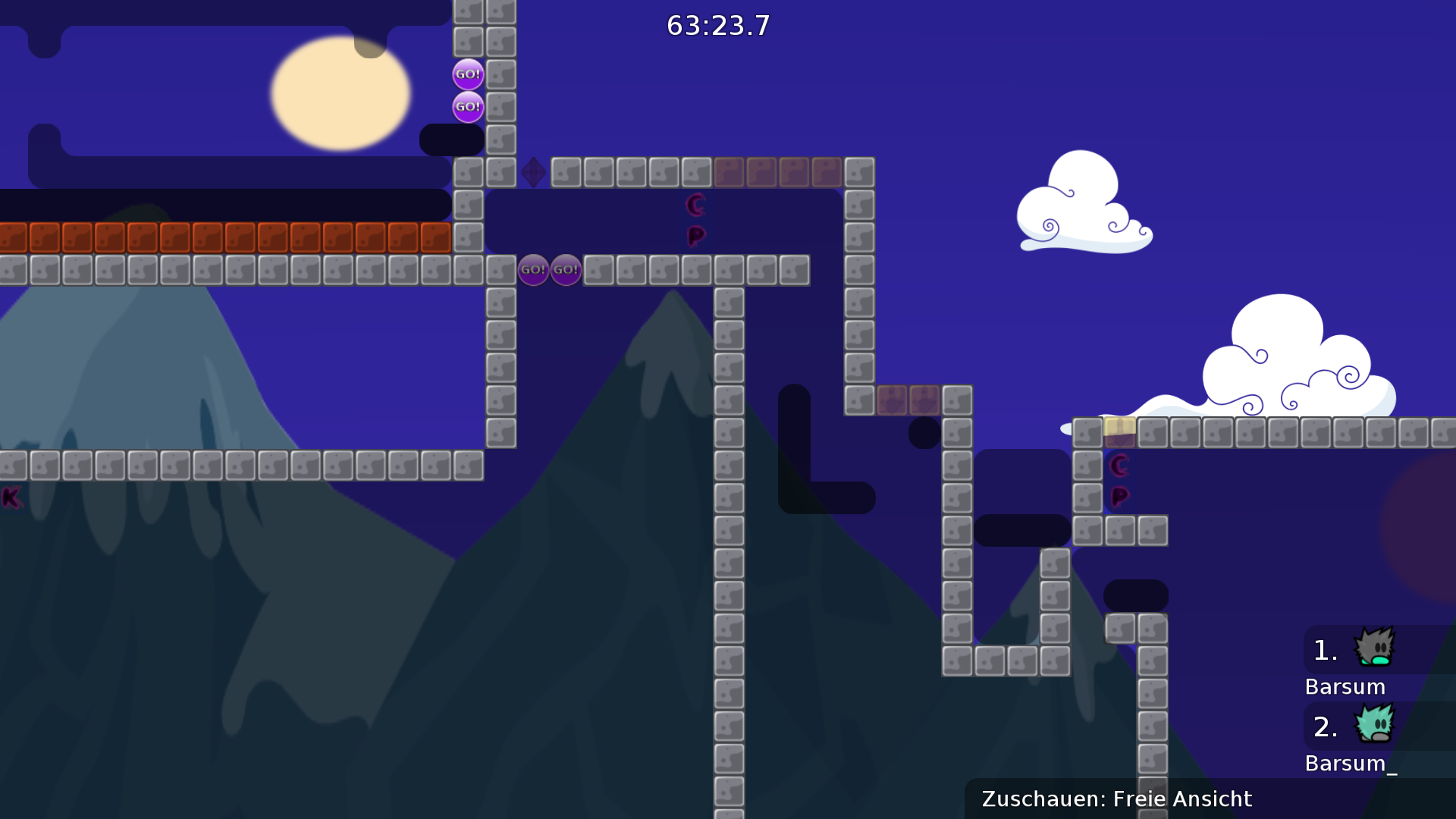Click the top GO! boost orb near the moon
This screenshot has height=819, width=1456.
click(x=467, y=74)
